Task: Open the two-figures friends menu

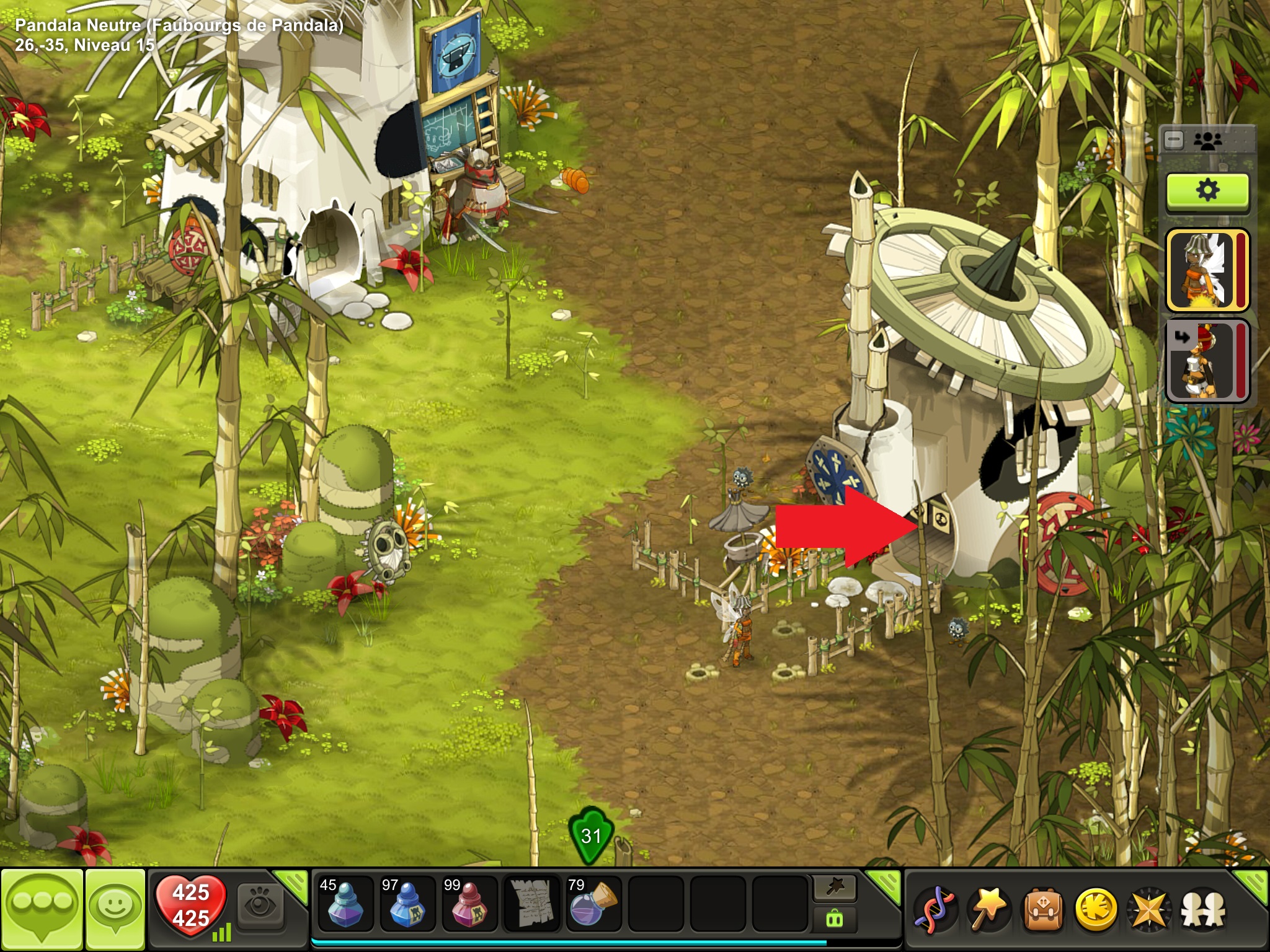Action: (x=1203, y=910)
